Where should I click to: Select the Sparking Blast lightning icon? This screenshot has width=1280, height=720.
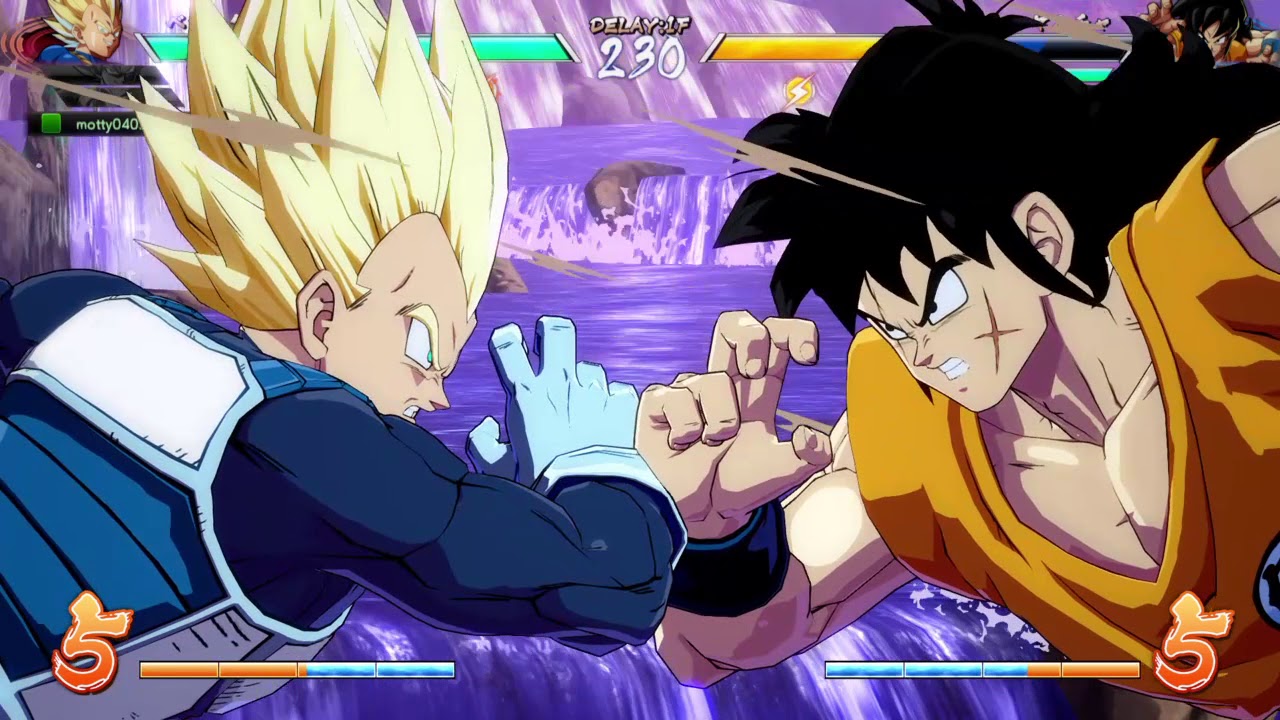tap(800, 90)
